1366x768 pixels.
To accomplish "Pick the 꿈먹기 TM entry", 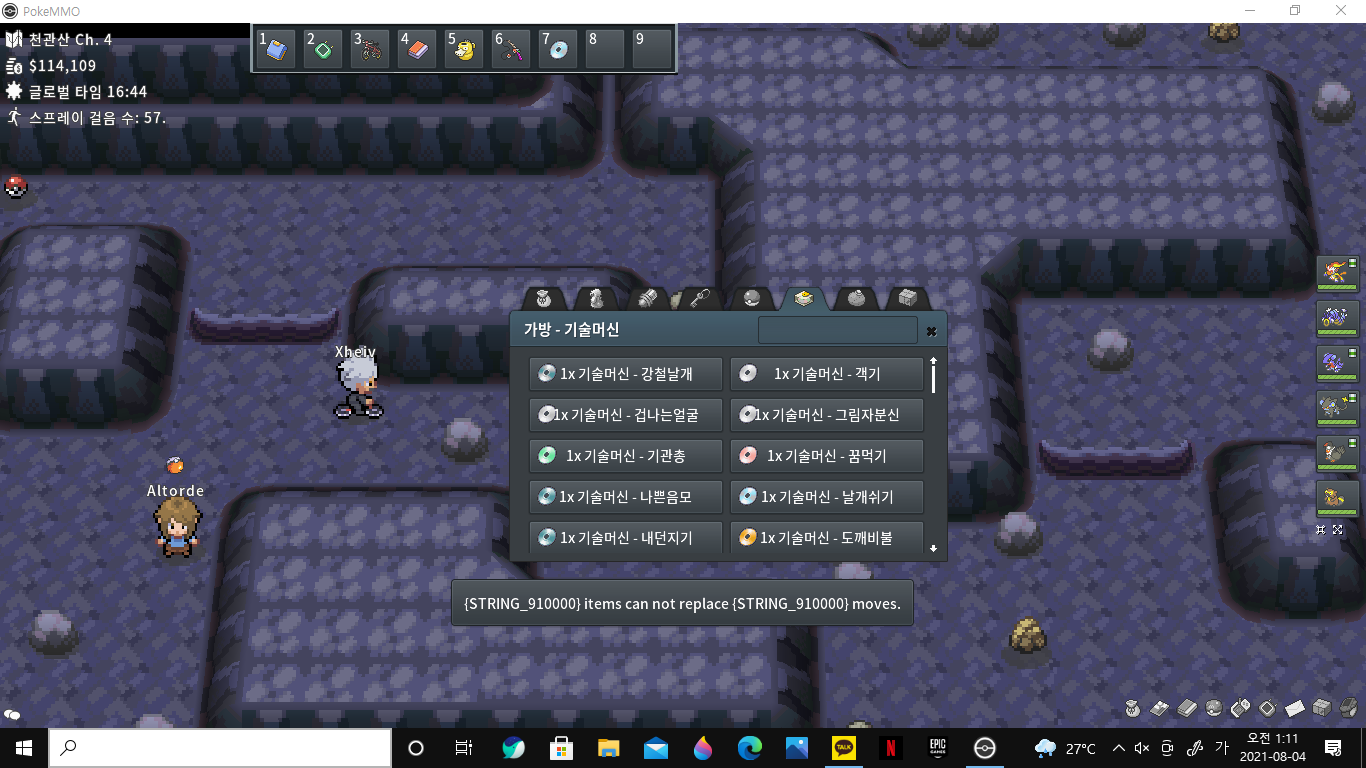I will point(827,456).
